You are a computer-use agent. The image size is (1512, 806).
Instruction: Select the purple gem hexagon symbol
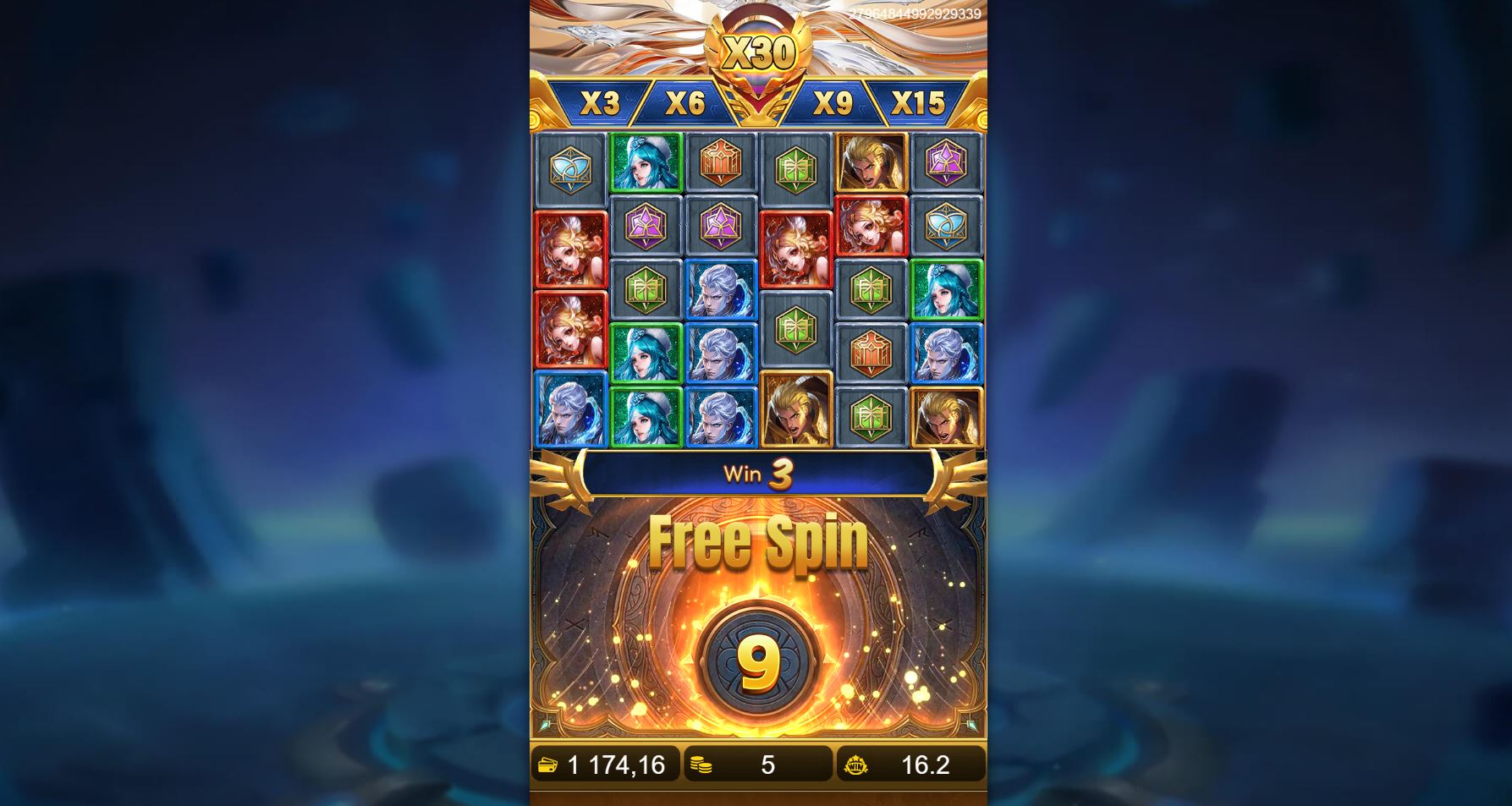tap(646, 227)
